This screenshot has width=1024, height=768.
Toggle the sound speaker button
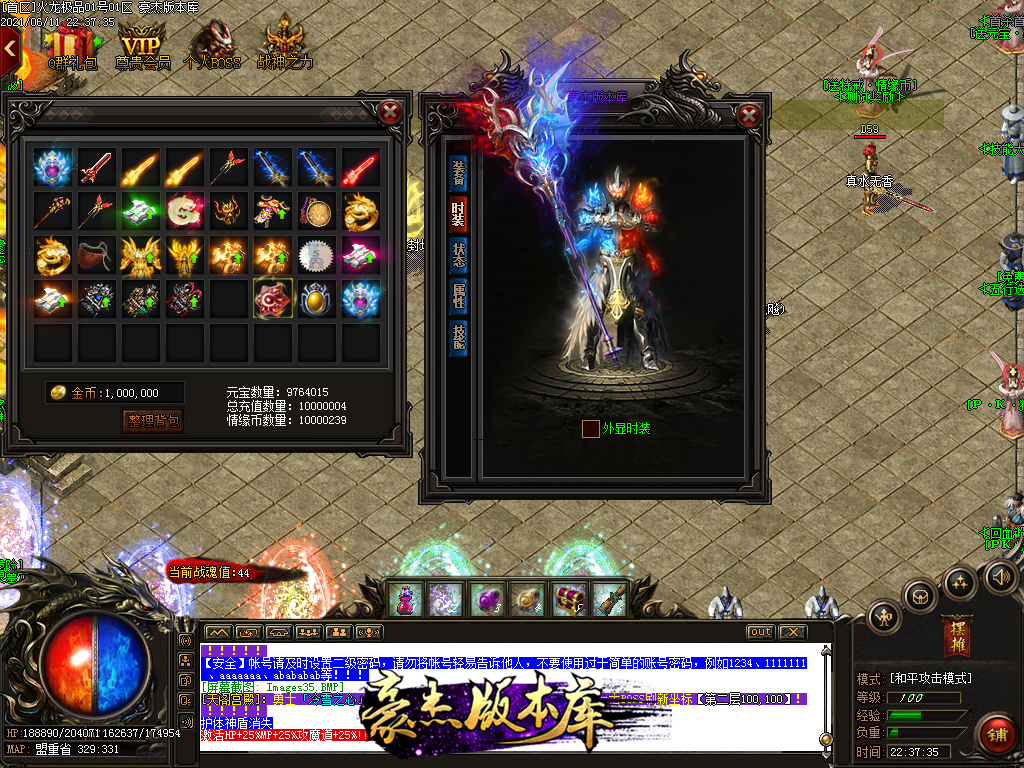pyautogui.click(x=1000, y=577)
